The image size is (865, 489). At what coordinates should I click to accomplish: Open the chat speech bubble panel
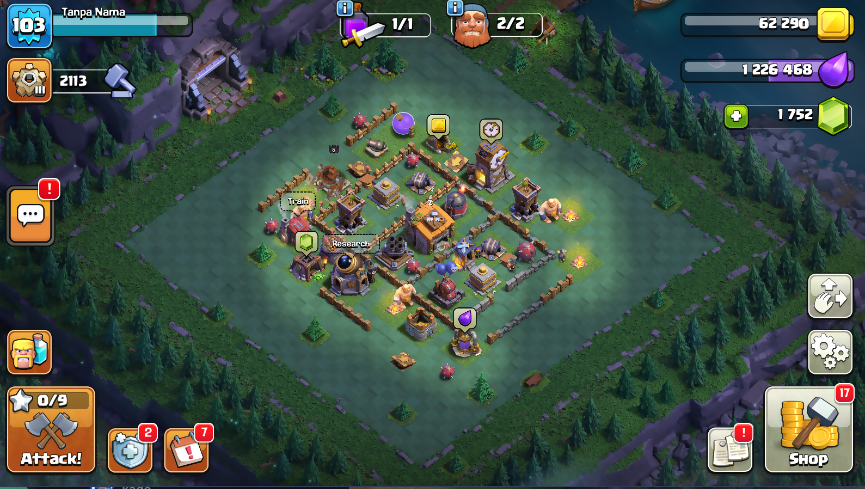coord(29,214)
